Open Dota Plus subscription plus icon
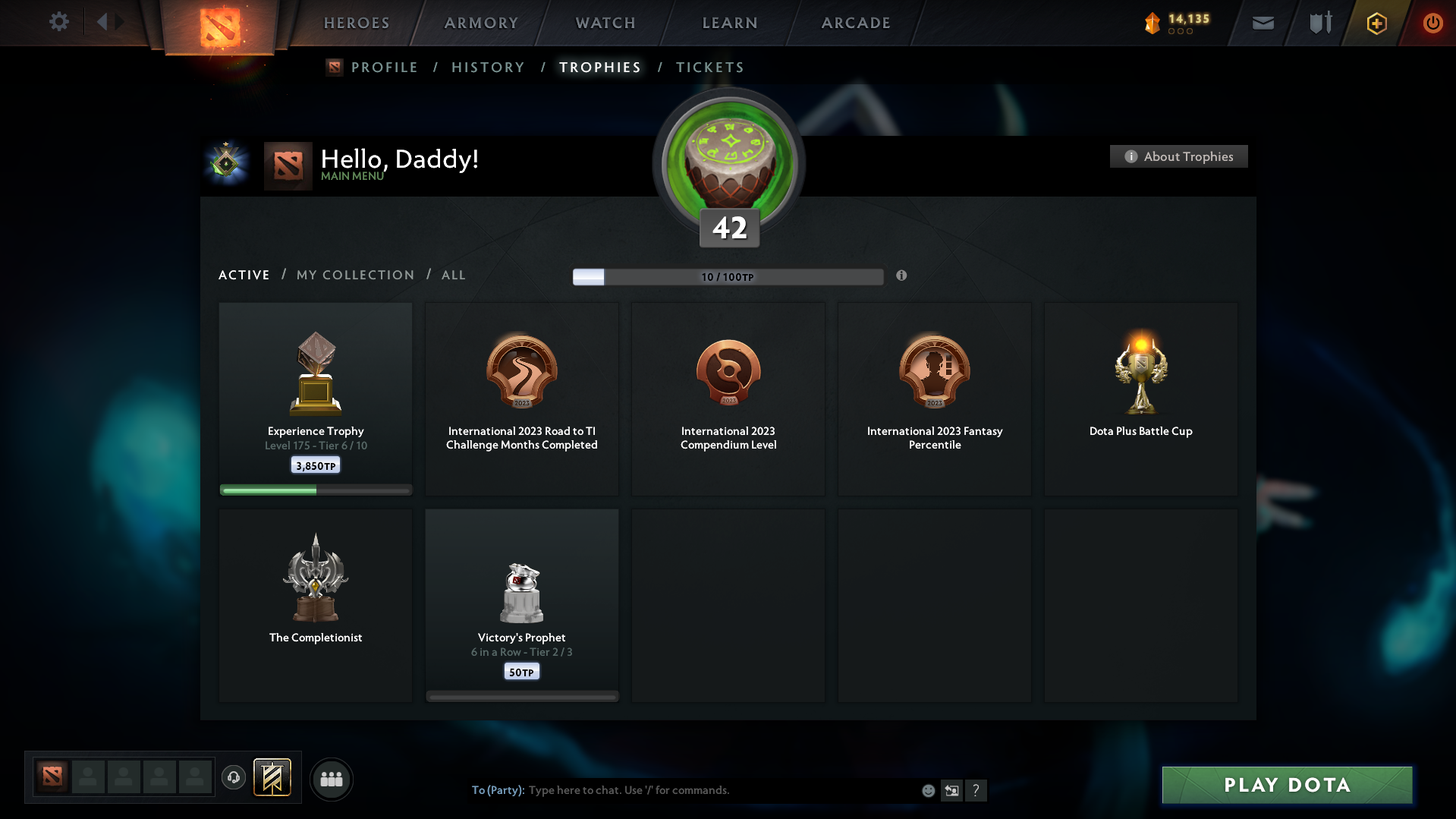Viewport: 1456px width, 819px height. (x=1376, y=23)
